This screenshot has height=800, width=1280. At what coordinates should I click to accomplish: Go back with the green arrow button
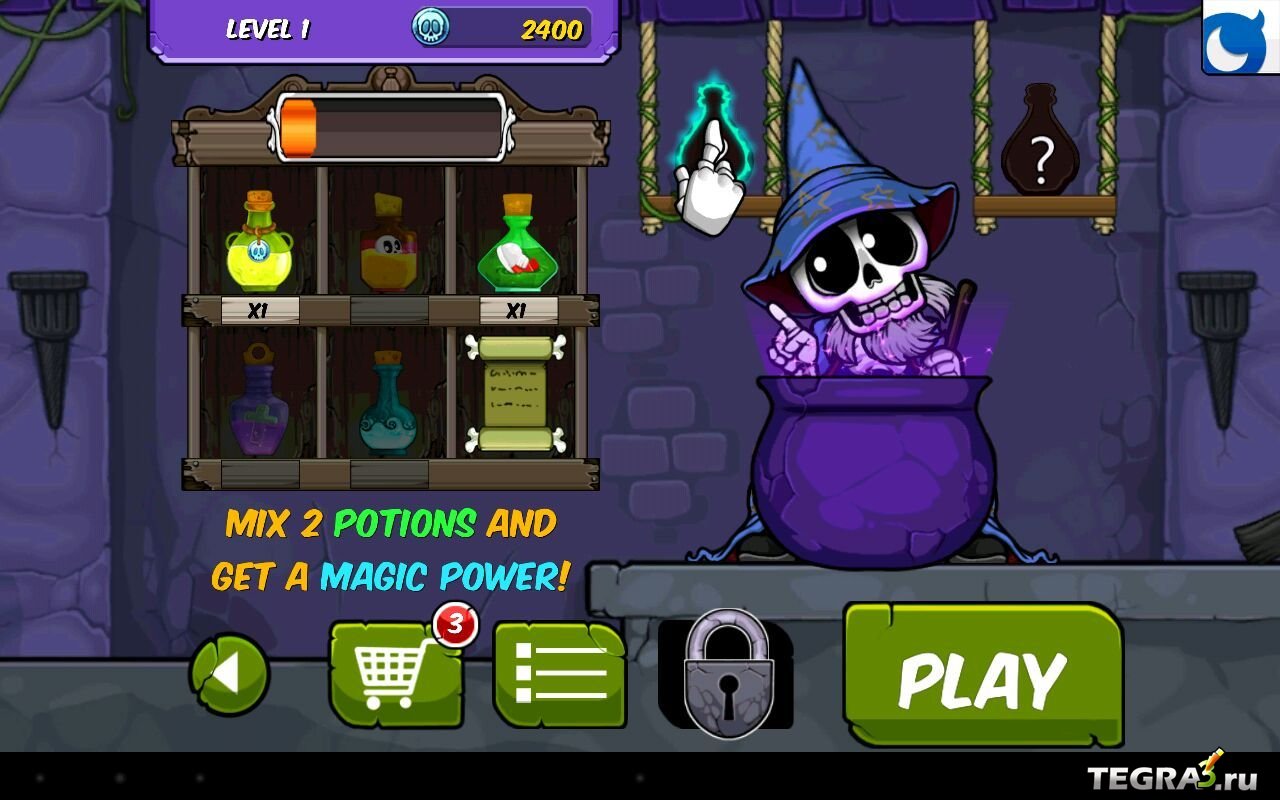(x=229, y=676)
